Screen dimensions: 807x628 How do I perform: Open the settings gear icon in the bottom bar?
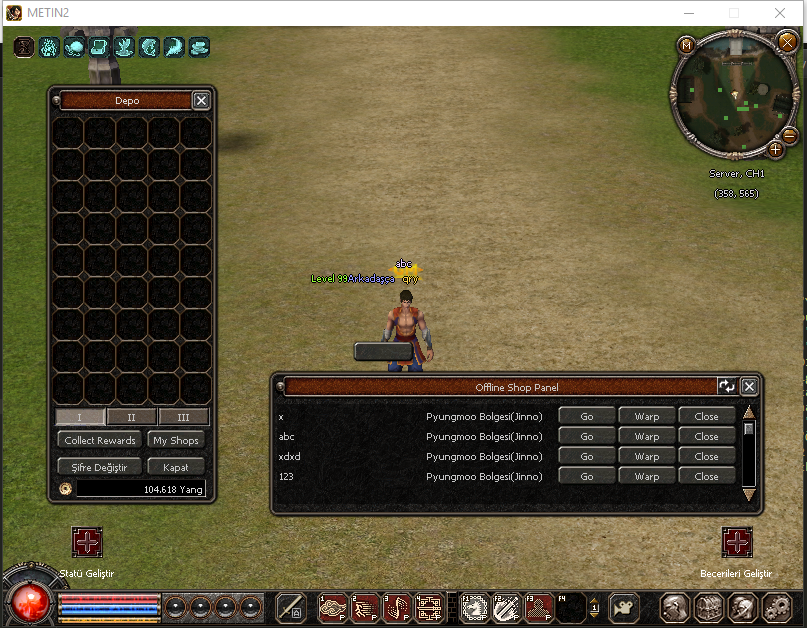click(x=777, y=607)
